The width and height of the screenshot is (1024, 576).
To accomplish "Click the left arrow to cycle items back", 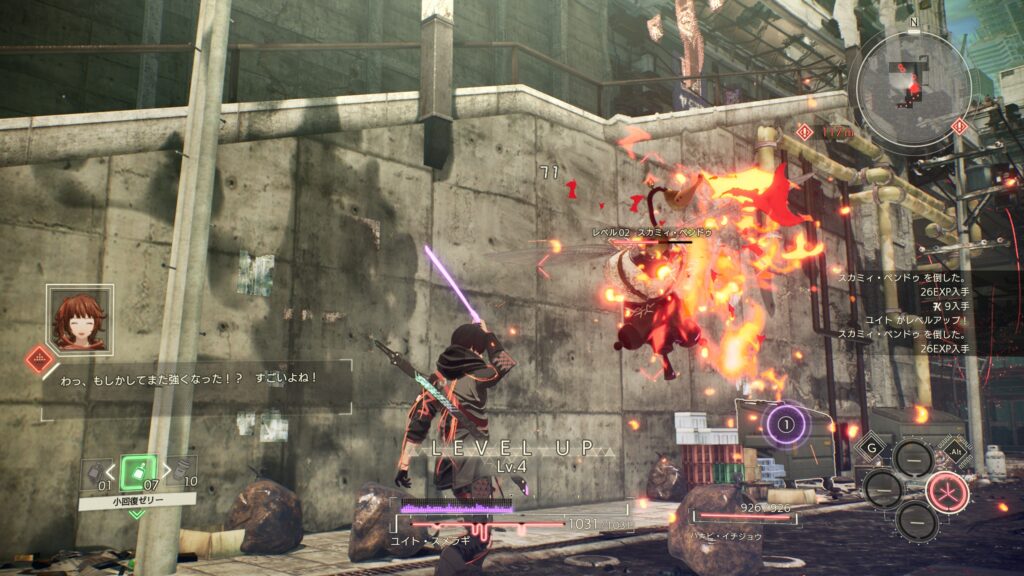I will (x=111, y=471).
